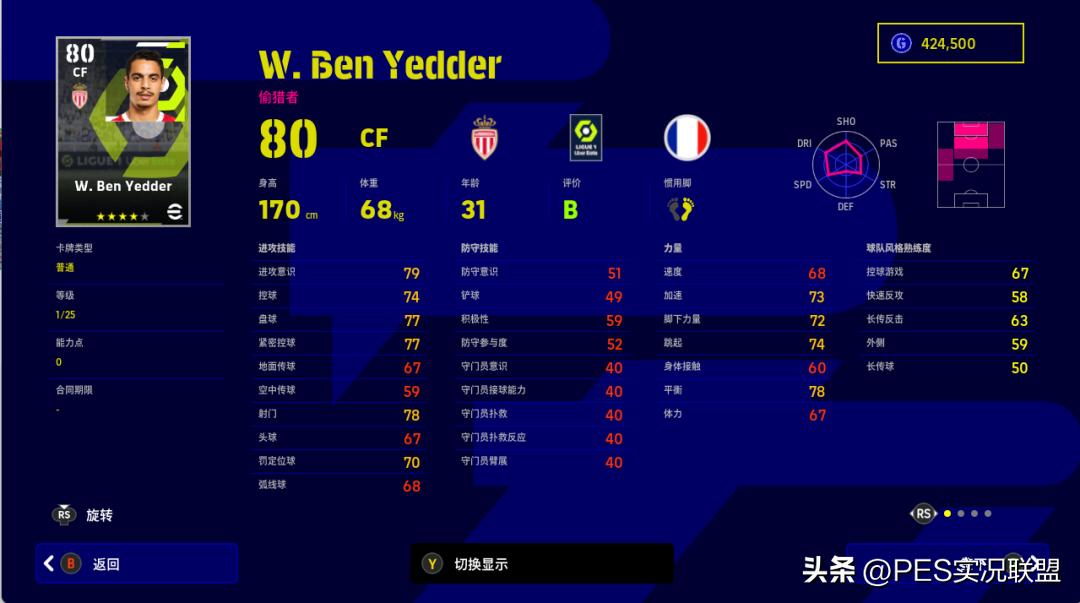Activate the 切换显示 switch display button
The image size is (1080, 603).
pos(541,564)
